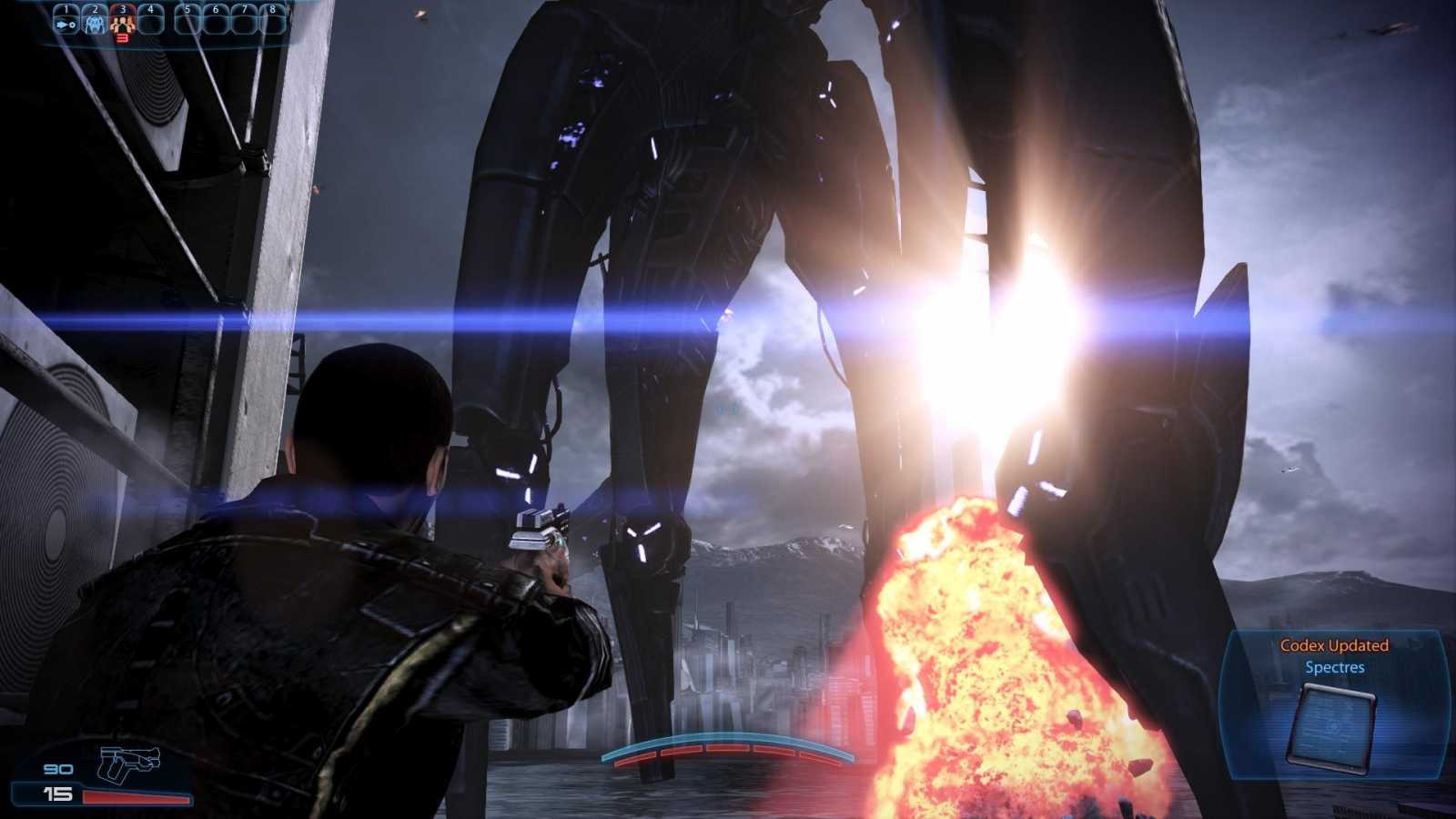Click the red cooldown indicator under slot 3
This screenshot has height=819, width=1456.
pos(123,38)
